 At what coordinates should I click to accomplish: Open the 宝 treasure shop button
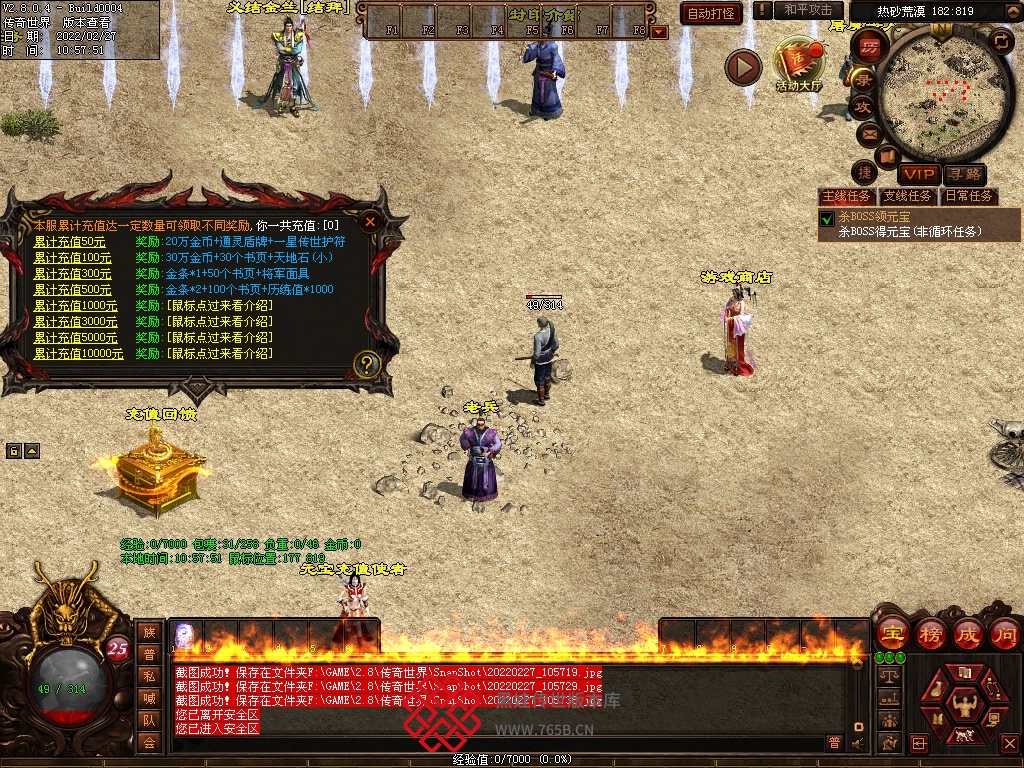coord(891,633)
